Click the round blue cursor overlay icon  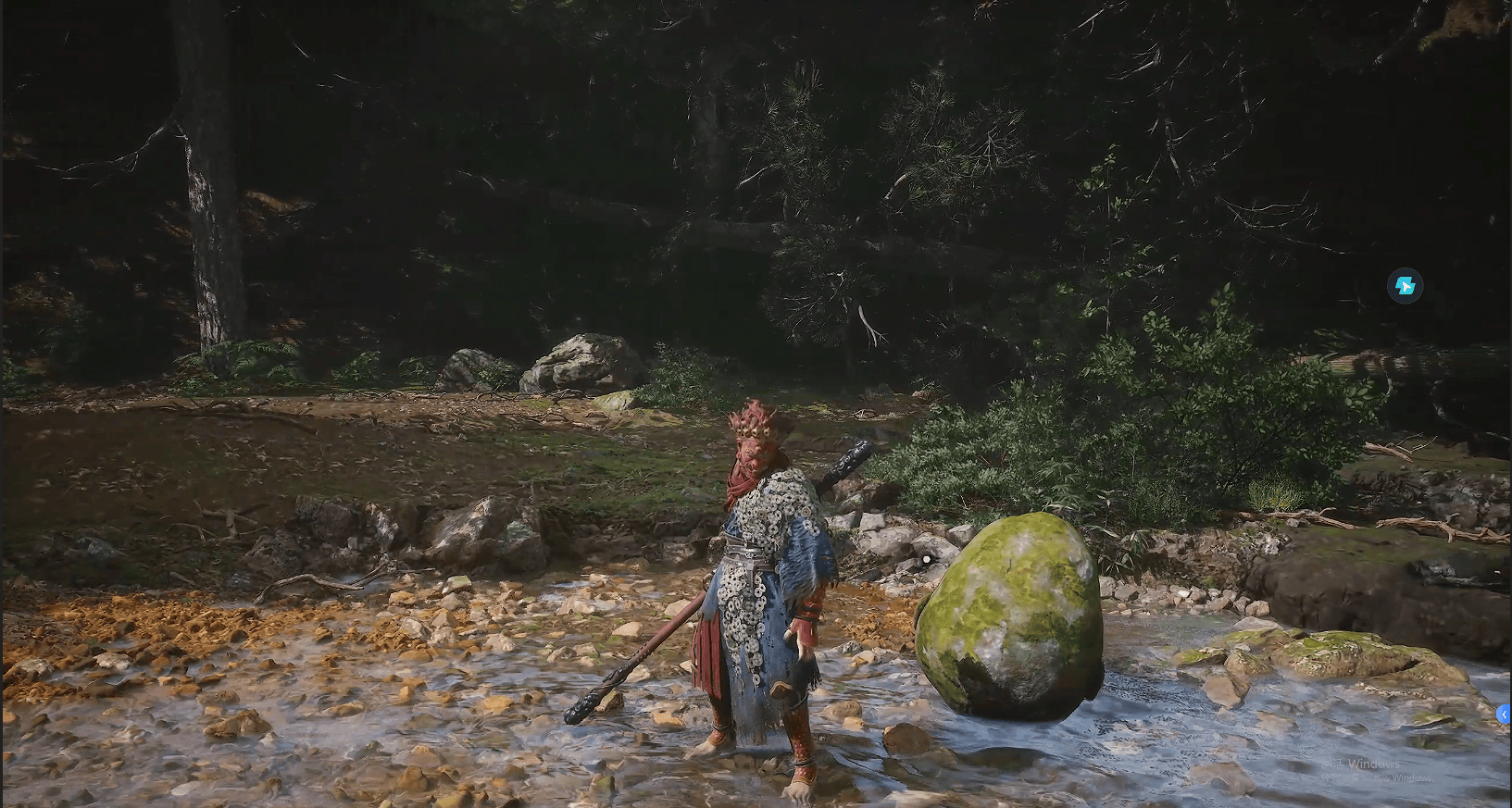[x=1404, y=286]
